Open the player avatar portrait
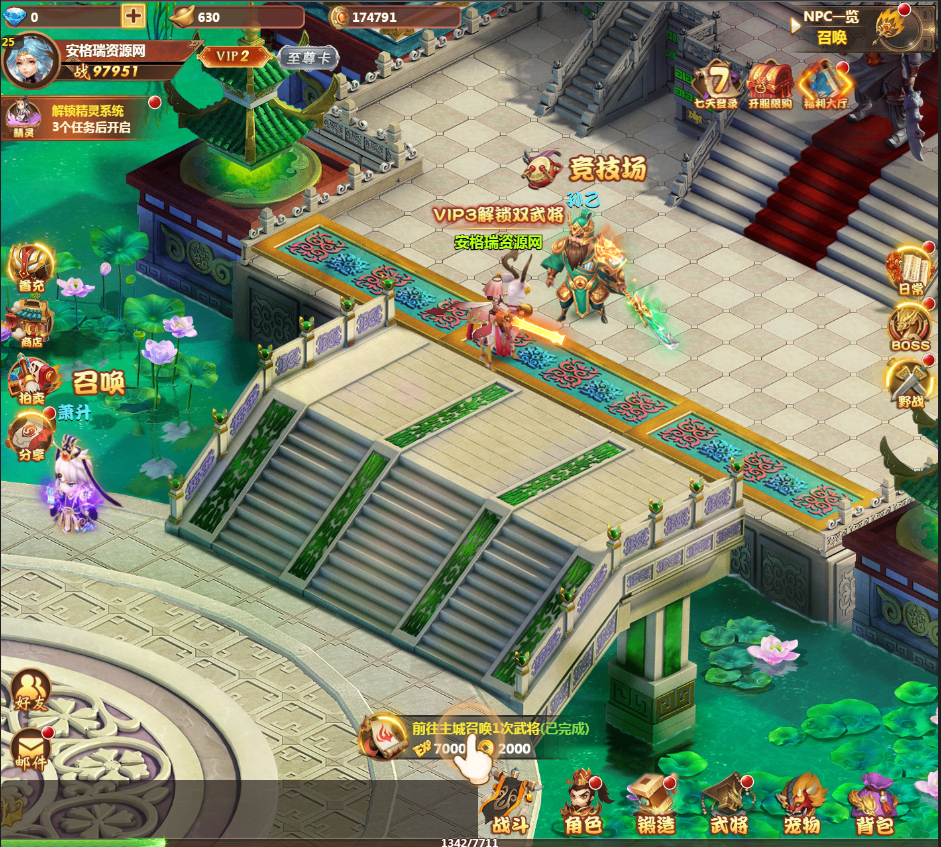Screen dimensions: 941x847 pyautogui.click(x=30, y=60)
